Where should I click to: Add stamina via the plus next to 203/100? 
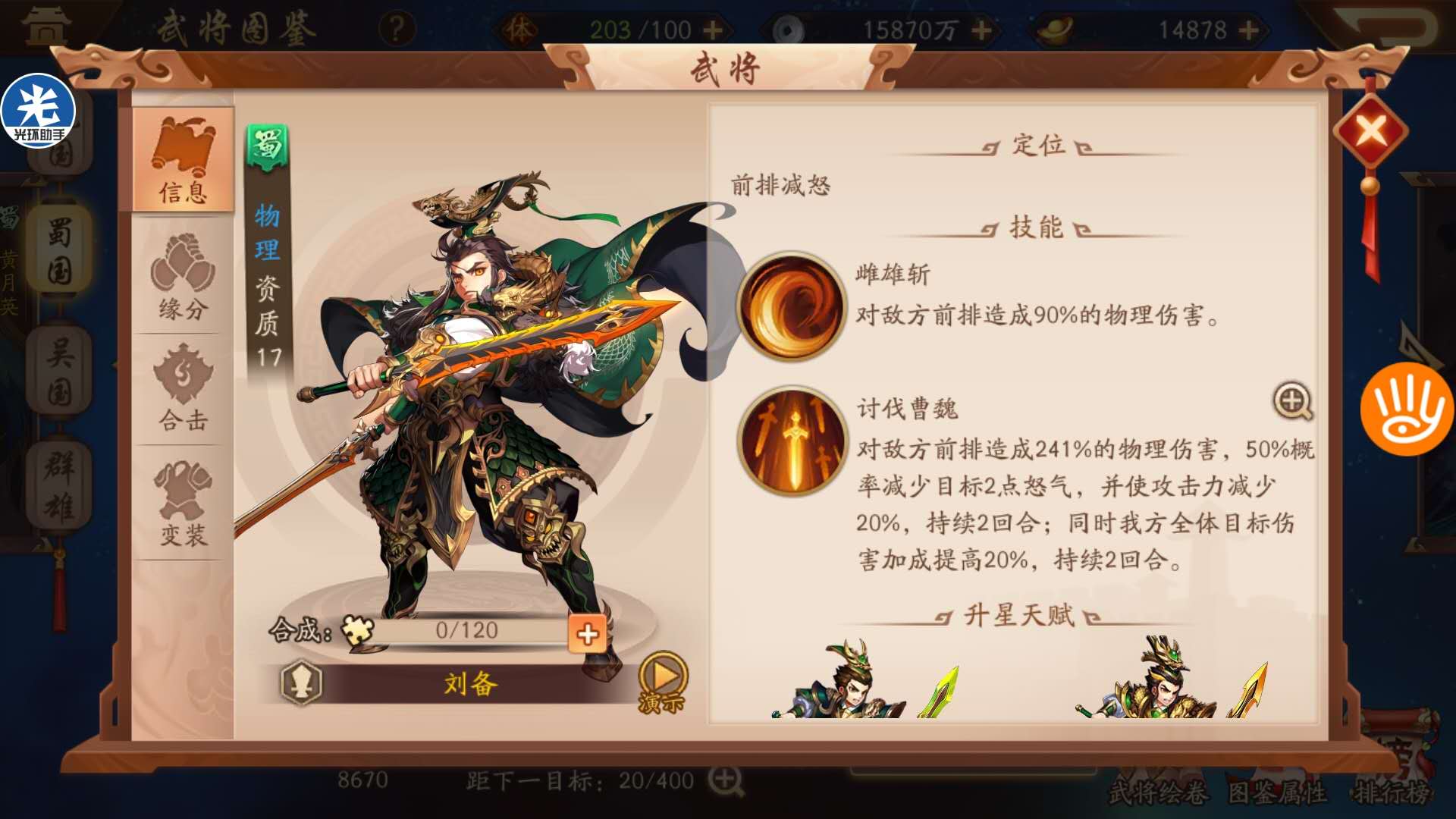point(713,28)
